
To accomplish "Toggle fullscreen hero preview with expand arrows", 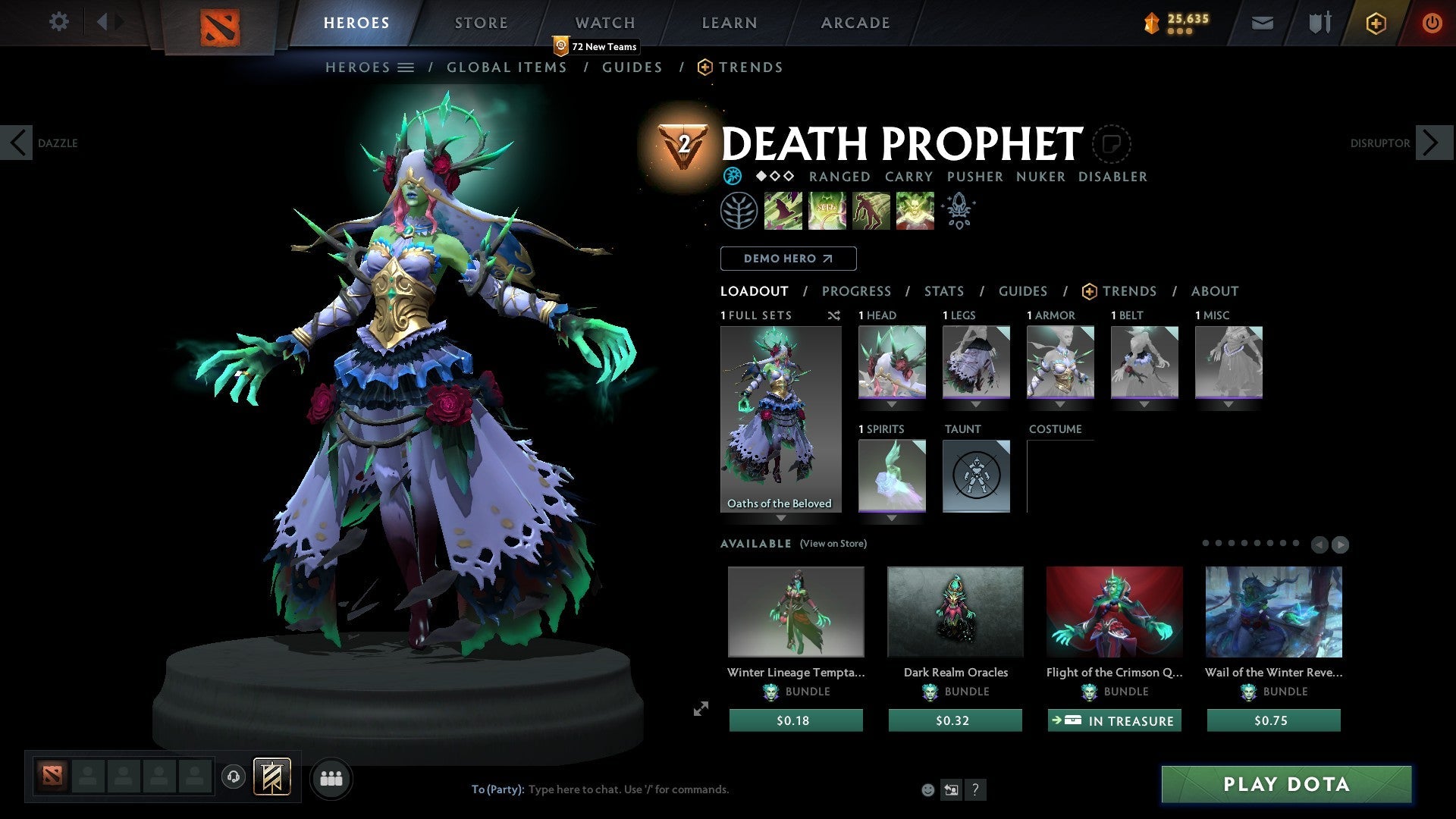I will coord(699,710).
